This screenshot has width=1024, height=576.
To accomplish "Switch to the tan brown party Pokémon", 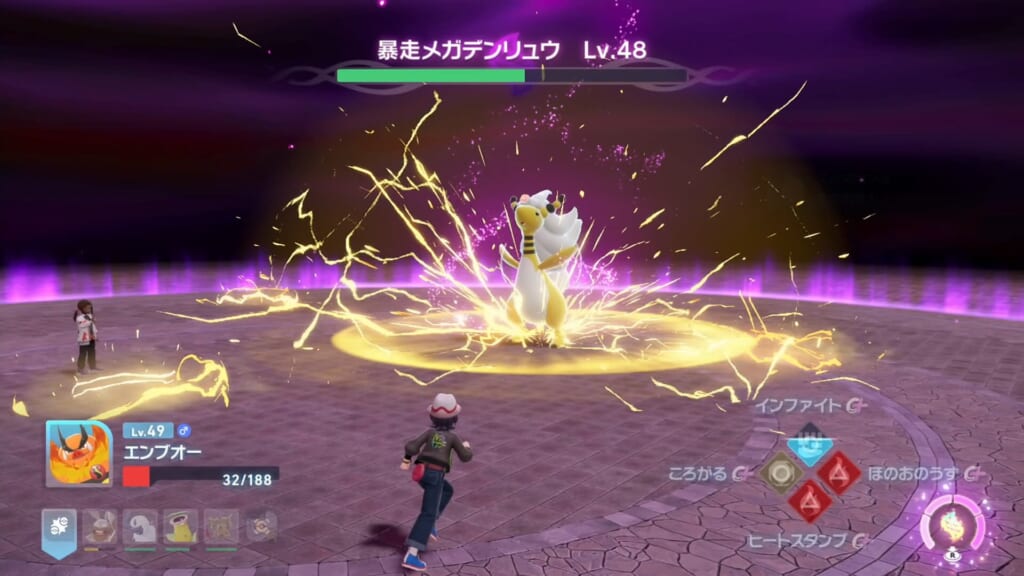I will 221,525.
